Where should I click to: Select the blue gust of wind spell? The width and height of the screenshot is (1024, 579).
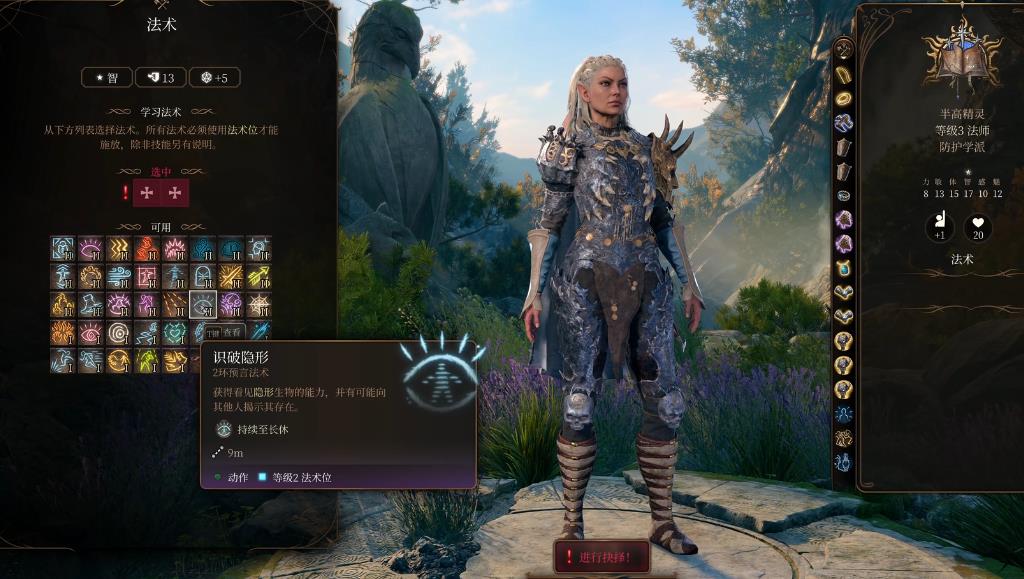[119, 276]
